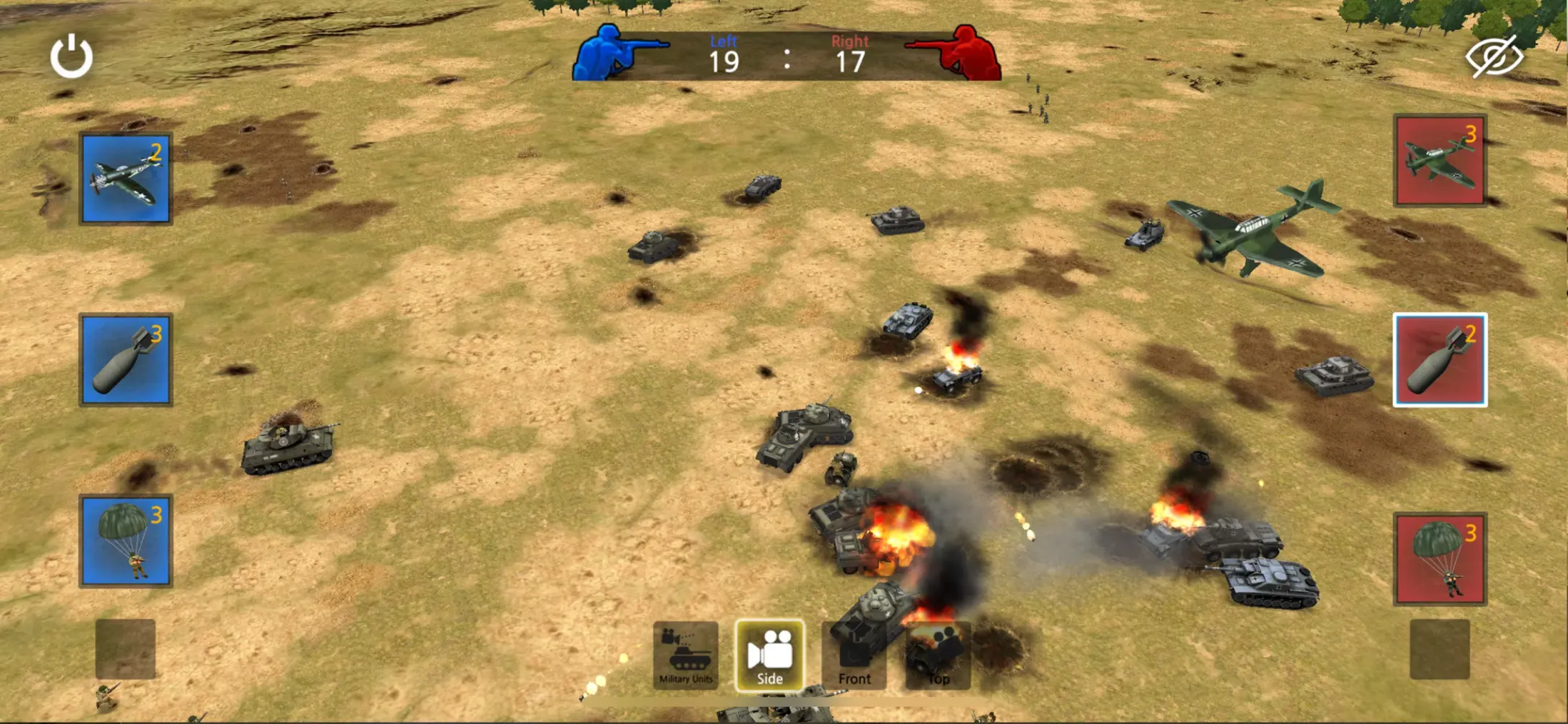1568x724 pixels.
Task: Switch to the Military Units camera
Action: 686,654
